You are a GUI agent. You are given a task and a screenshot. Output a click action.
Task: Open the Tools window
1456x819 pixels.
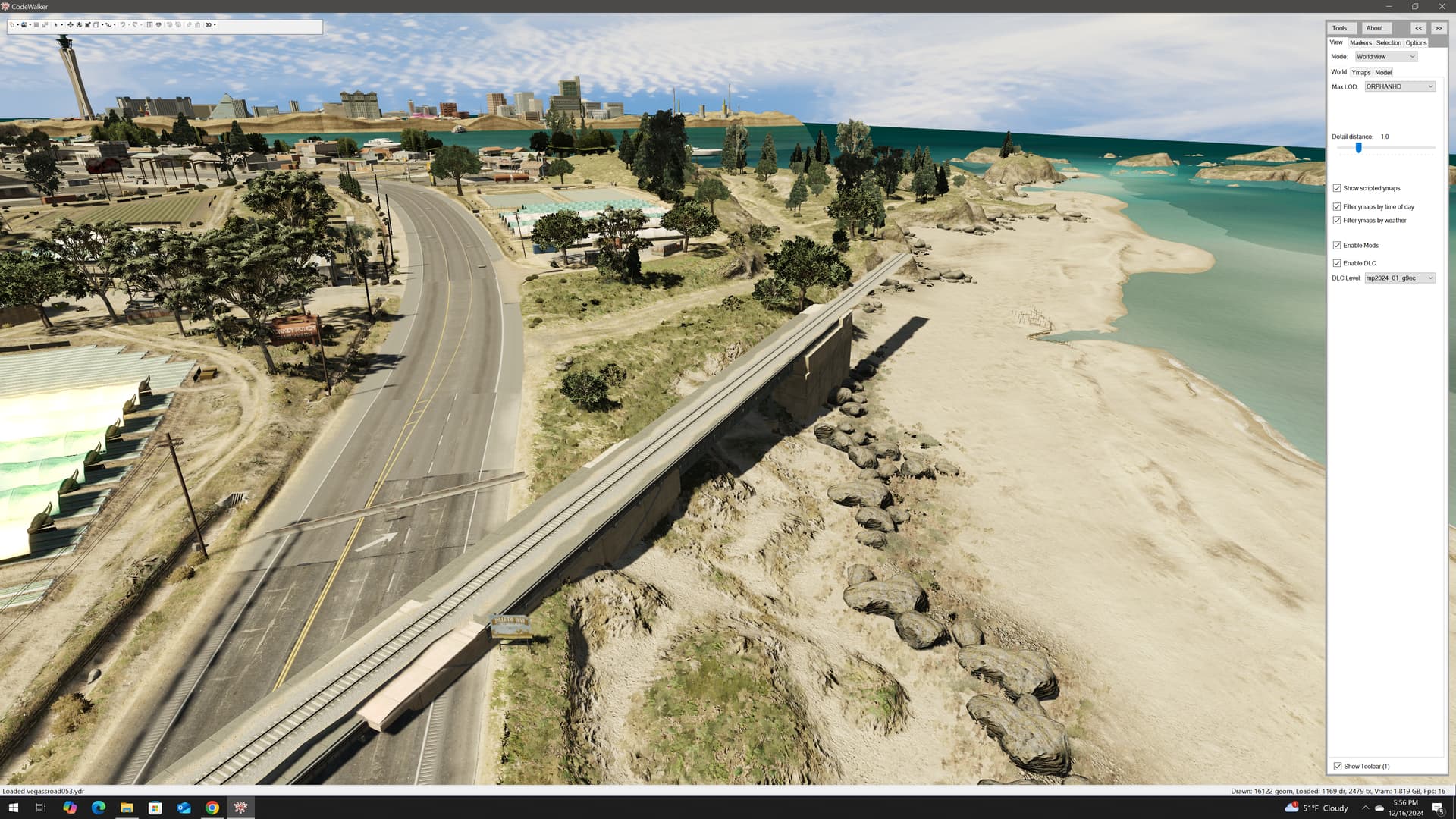click(x=1341, y=28)
